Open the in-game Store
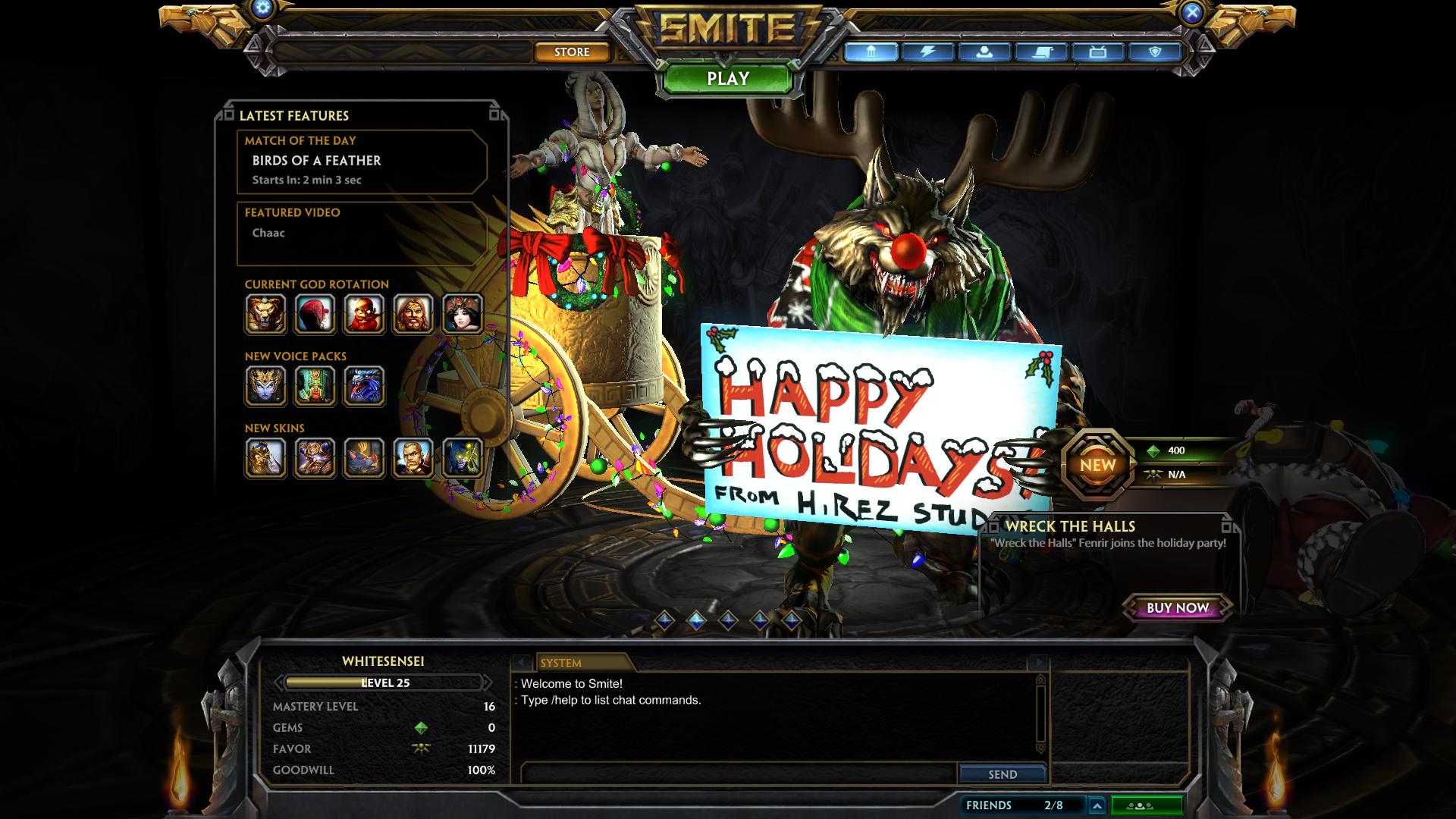Viewport: 1456px width, 819px height. tap(572, 52)
